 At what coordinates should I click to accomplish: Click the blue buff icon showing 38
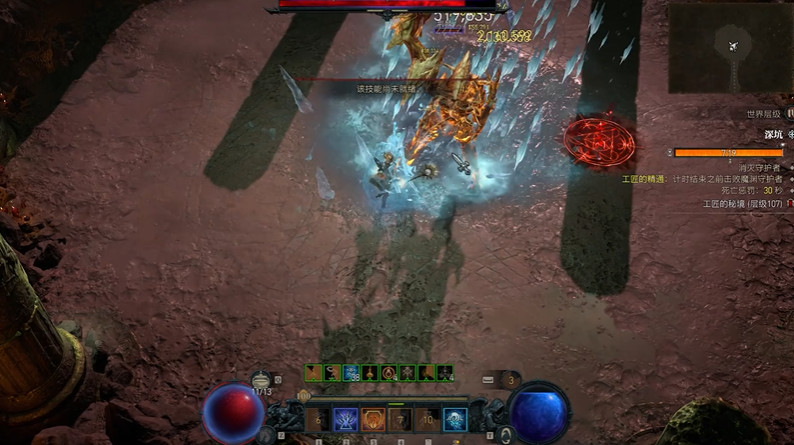point(352,373)
